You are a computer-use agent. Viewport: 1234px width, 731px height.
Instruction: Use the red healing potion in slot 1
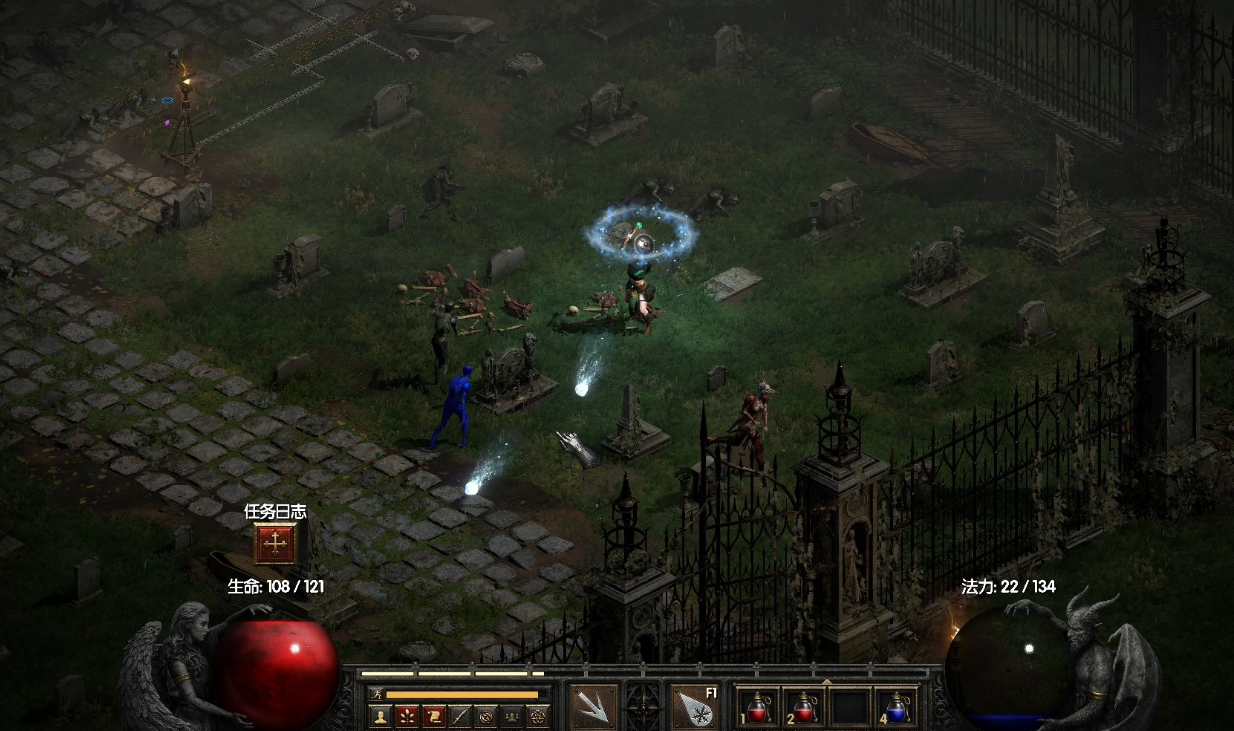(x=759, y=707)
